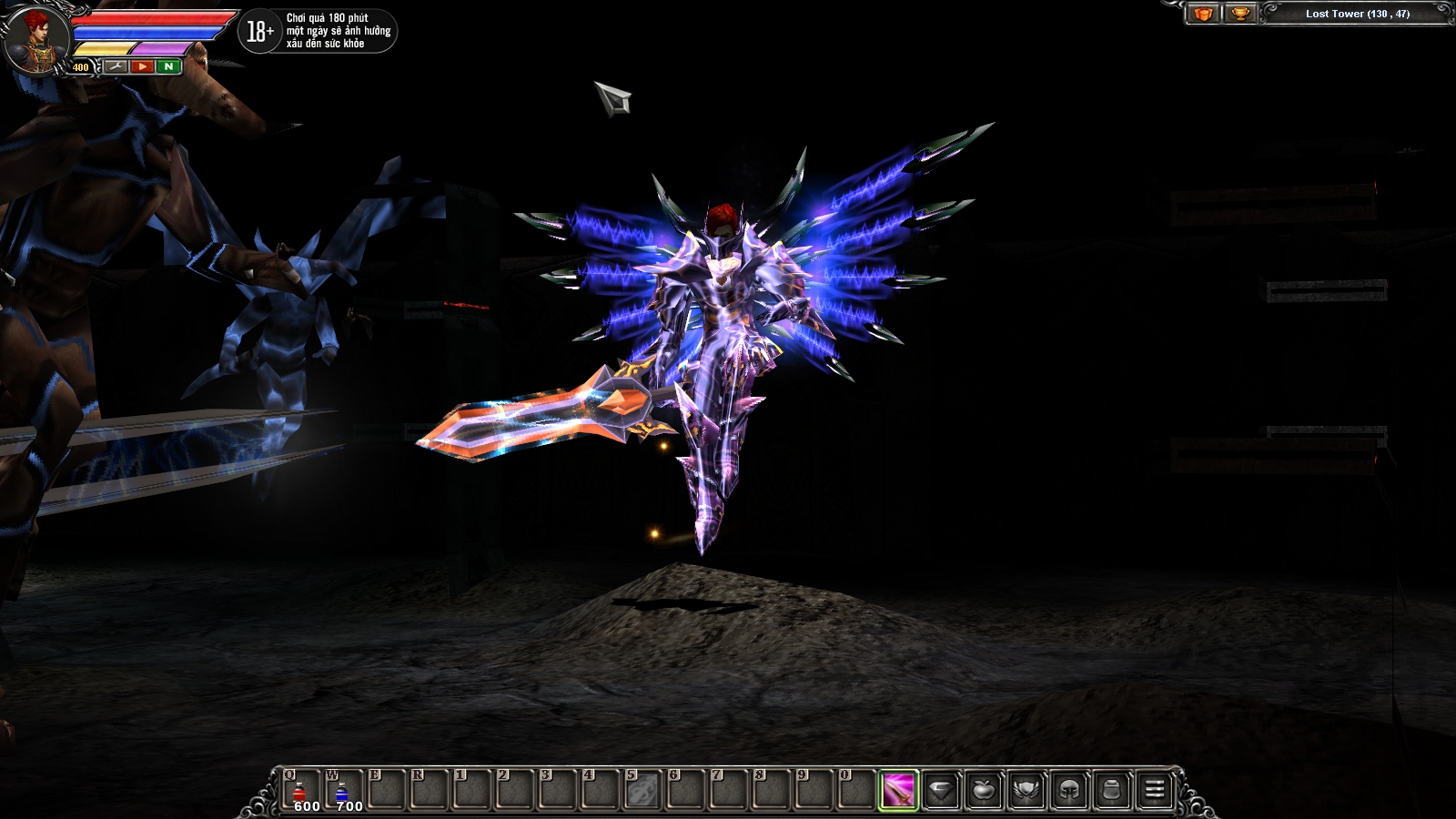Viewport: 1456px width, 819px height.
Task: Select the green N icon beside the wrench
Action: 169,66
